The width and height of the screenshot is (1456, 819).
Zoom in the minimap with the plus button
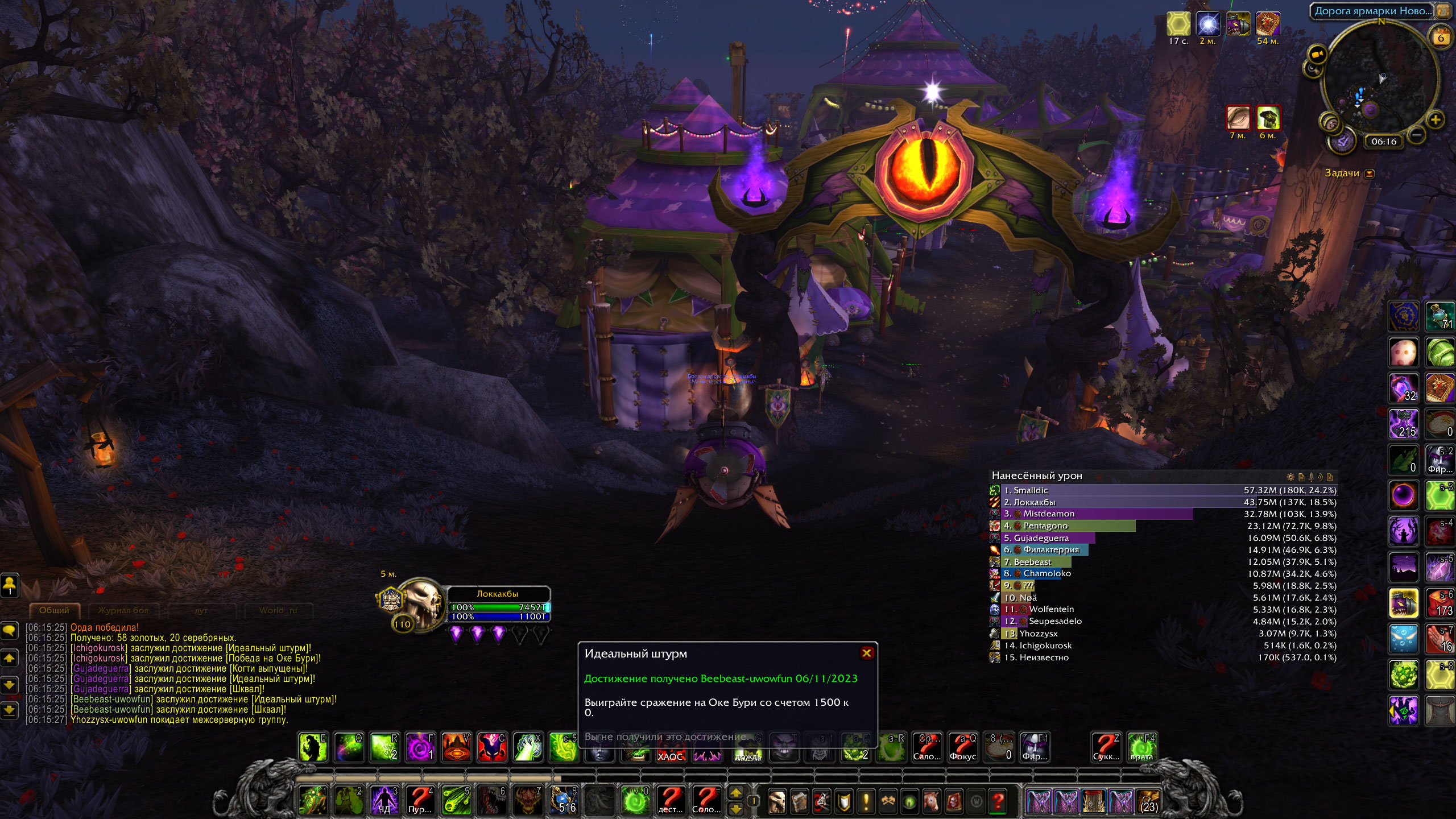pyautogui.click(x=1435, y=120)
